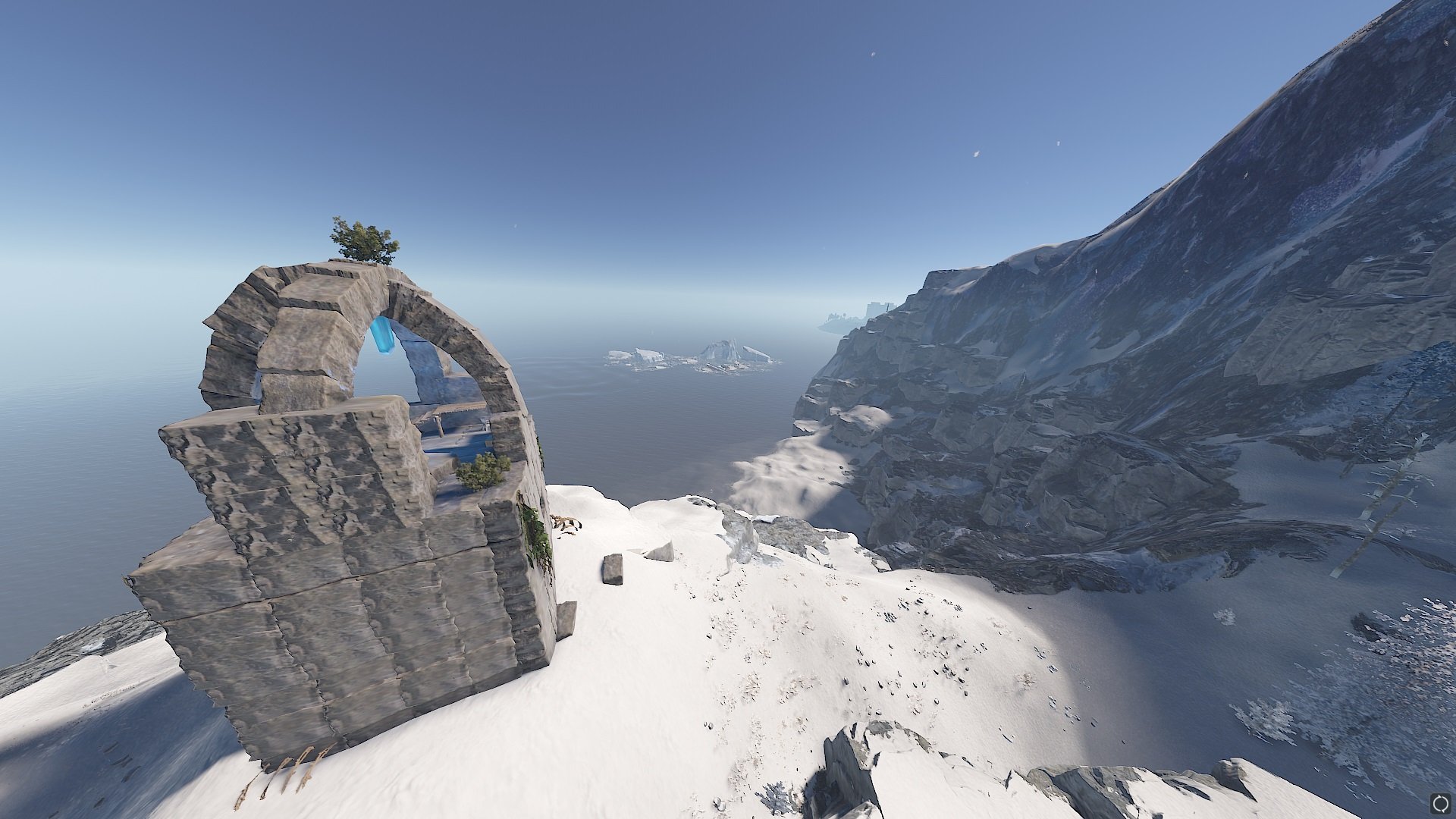Click the circular arrows refresh icon

click(x=1439, y=802)
